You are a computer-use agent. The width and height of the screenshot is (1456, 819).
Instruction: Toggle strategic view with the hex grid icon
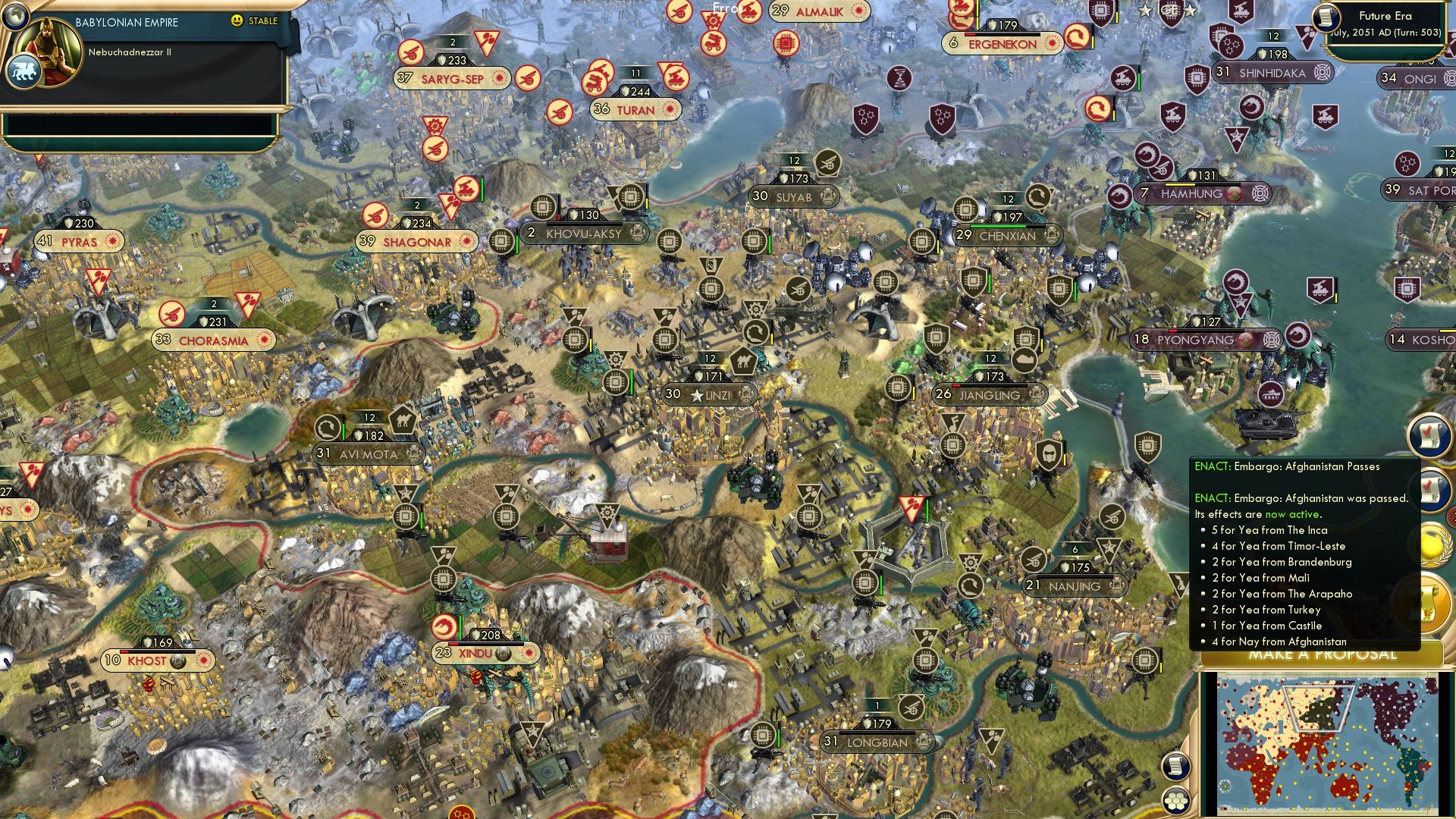(1175, 802)
